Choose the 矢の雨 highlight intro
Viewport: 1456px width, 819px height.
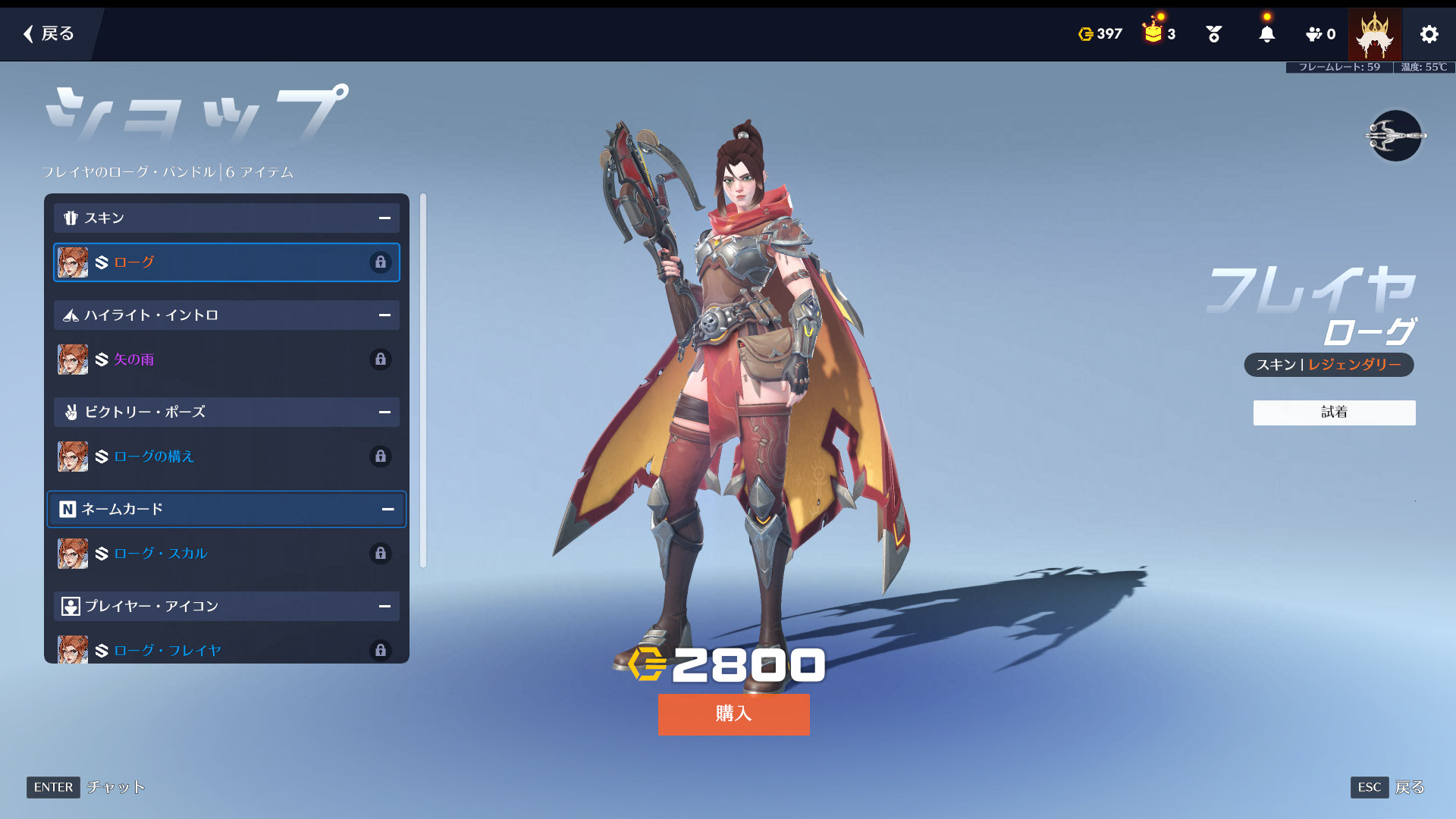pyautogui.click(x=226, y=359)
